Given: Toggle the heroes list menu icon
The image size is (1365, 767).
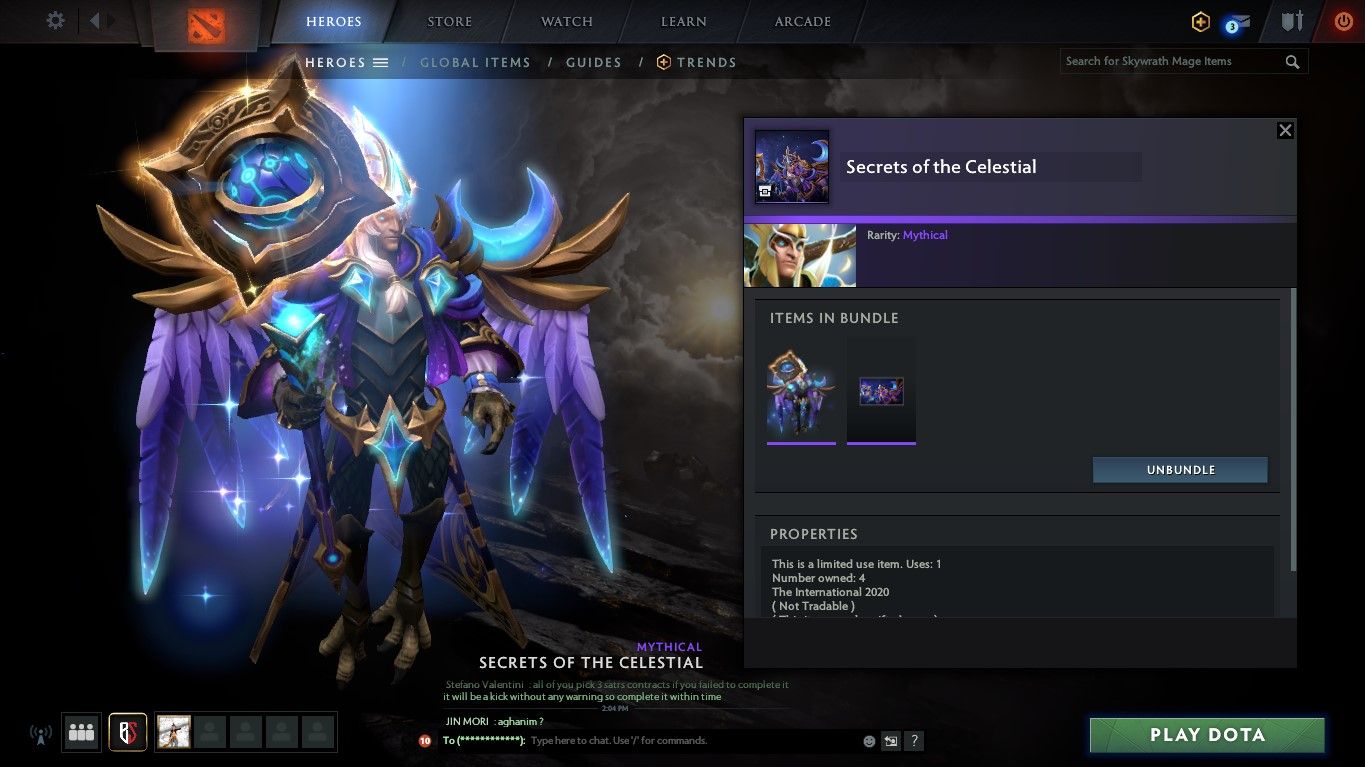Looking at the screenshot, I should tap(381, 62).
